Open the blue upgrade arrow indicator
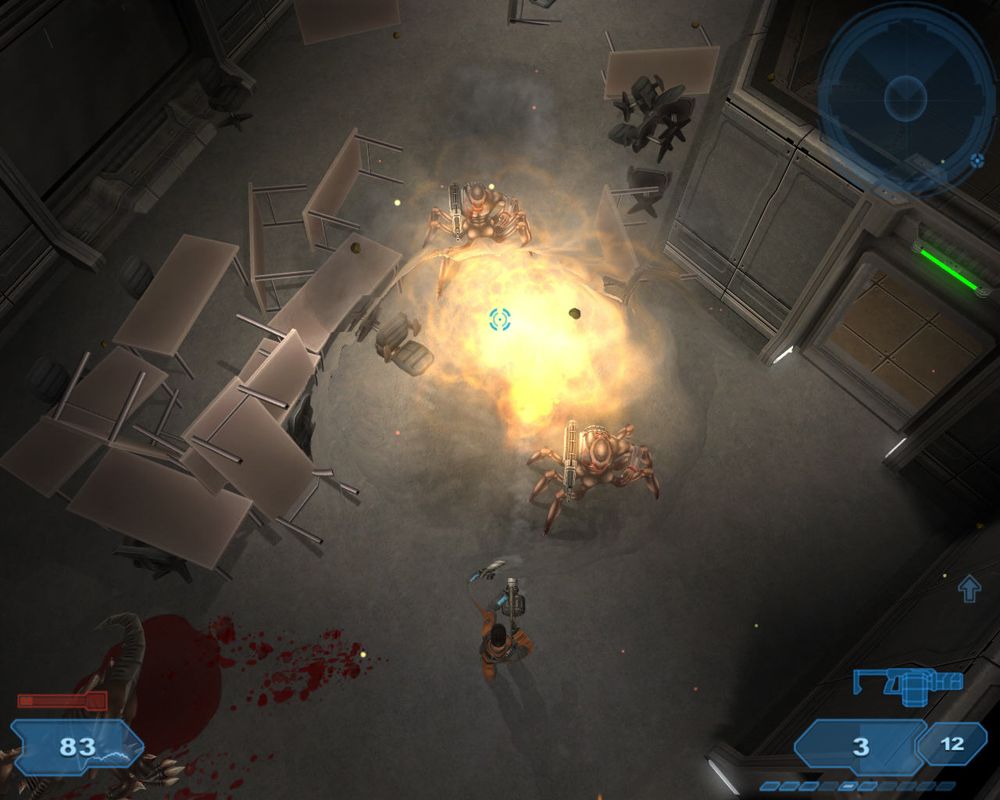The height and width of the screenshot is (800, 1000). pyautogui.click(x=969, y=589)
